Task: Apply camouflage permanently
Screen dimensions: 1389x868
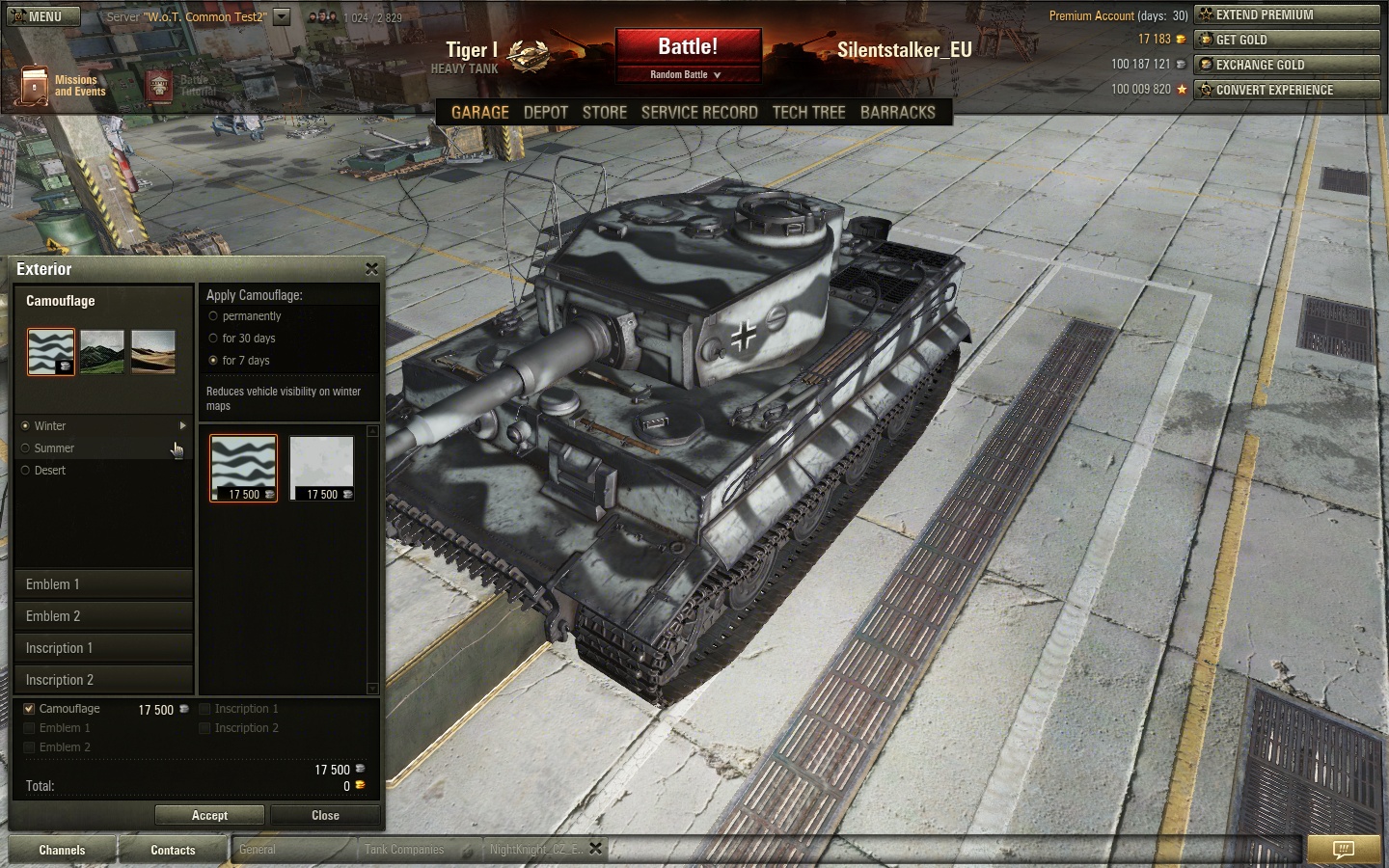Action: (213, 316)
